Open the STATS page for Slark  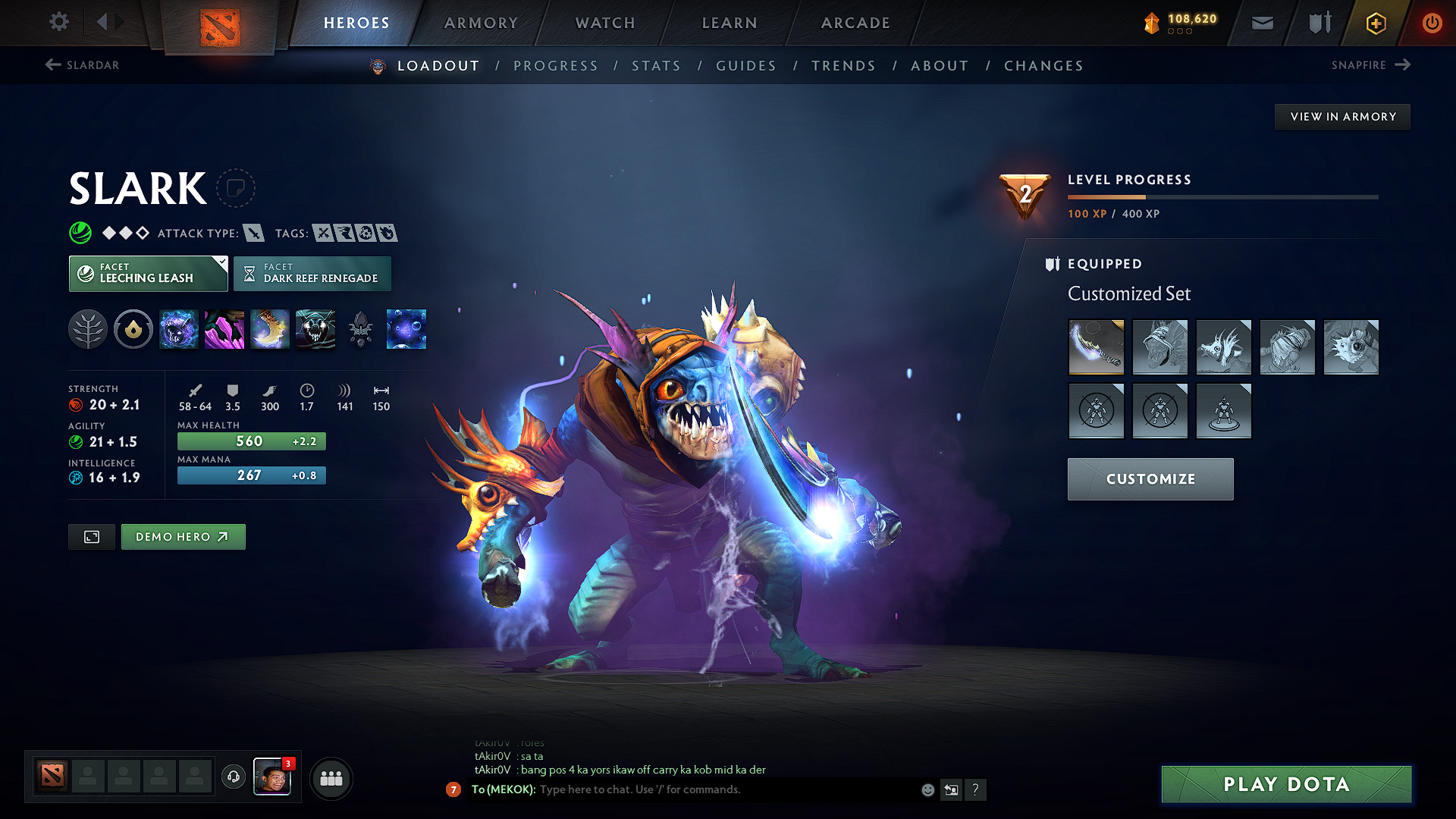pyautogui.click(x=656, y=65)
